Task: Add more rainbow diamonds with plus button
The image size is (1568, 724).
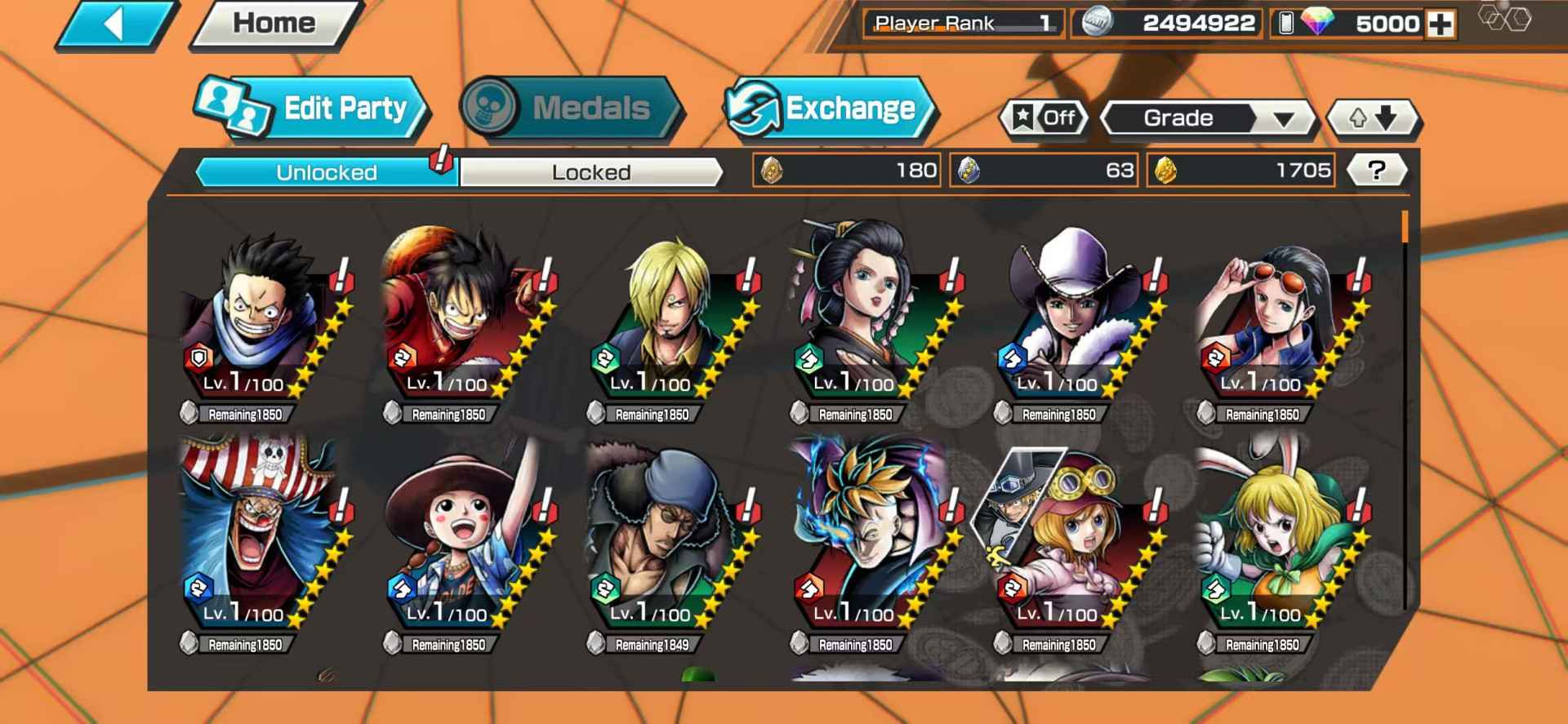Action: click(x=1441, y=24)
